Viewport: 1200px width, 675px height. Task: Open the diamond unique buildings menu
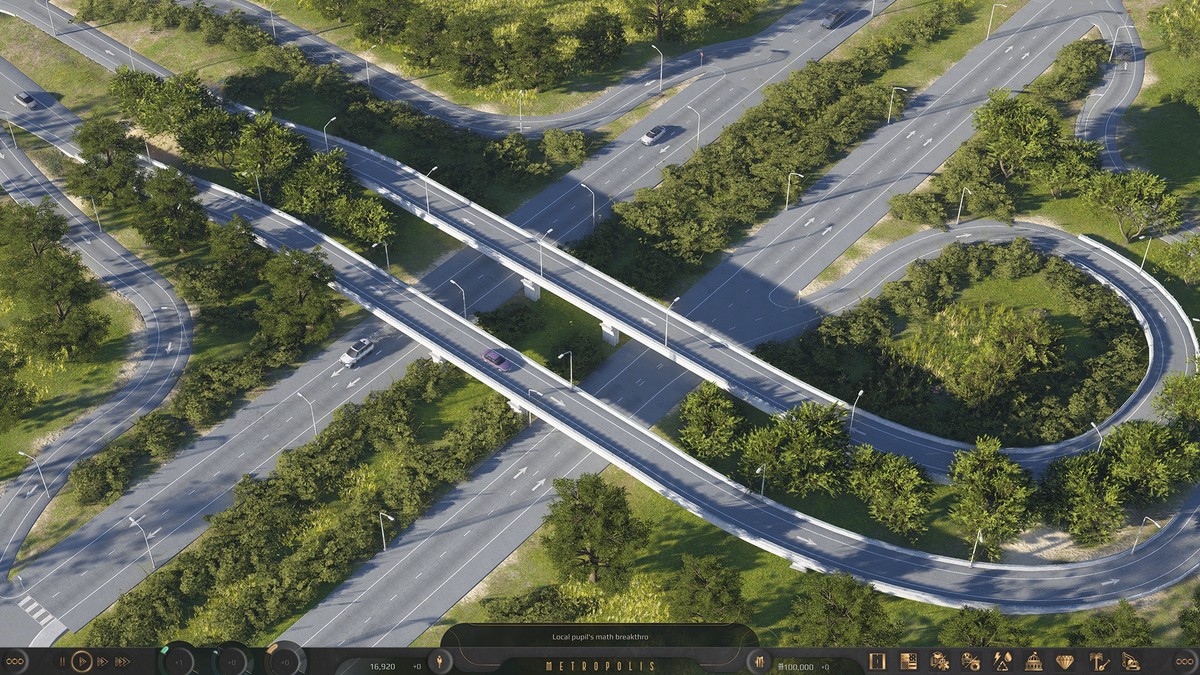tap(1065, 661)
